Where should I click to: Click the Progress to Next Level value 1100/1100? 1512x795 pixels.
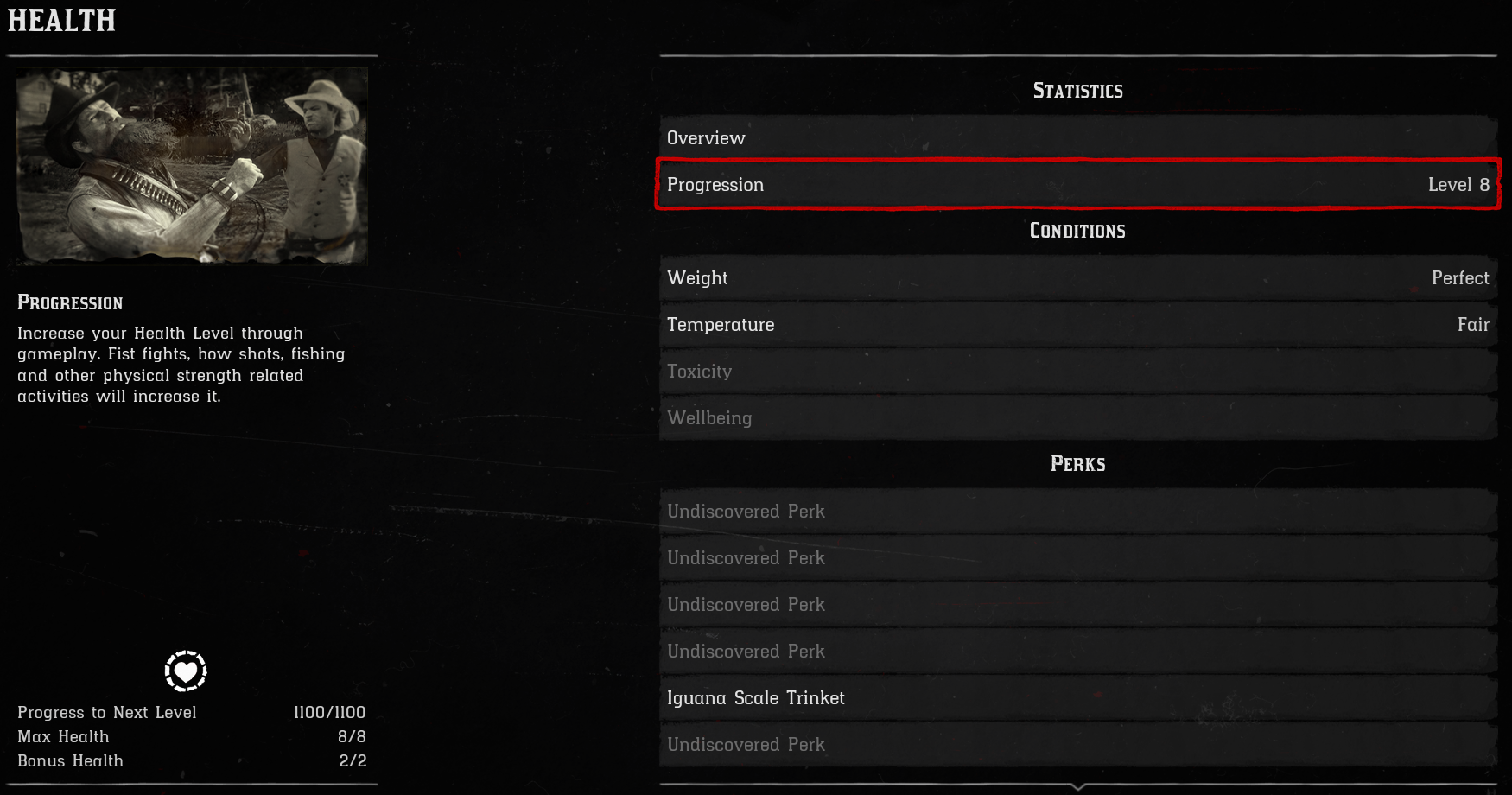(x=330, y=712)
